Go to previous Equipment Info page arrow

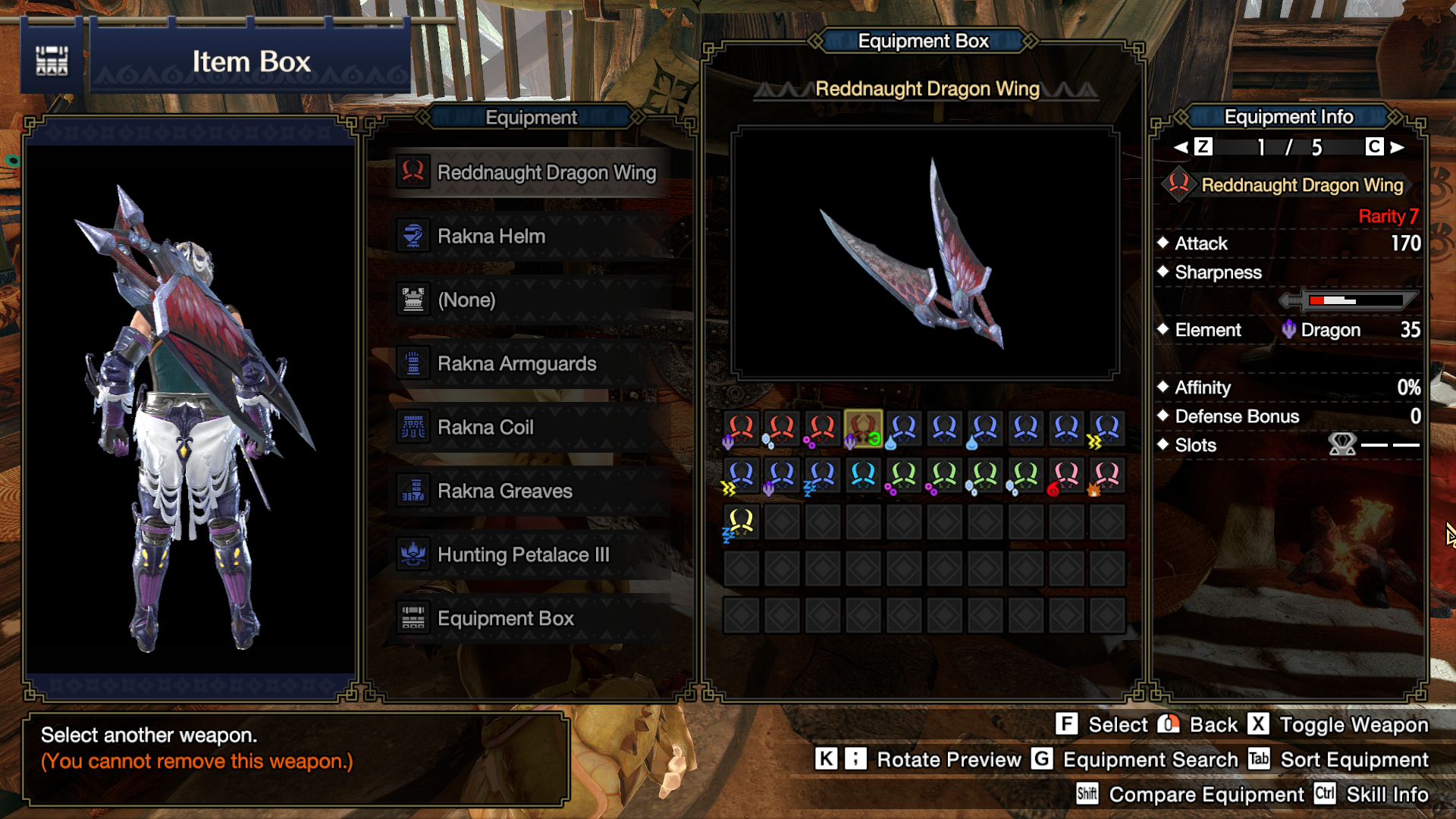pyautogui.click(x=1181, y=147)
